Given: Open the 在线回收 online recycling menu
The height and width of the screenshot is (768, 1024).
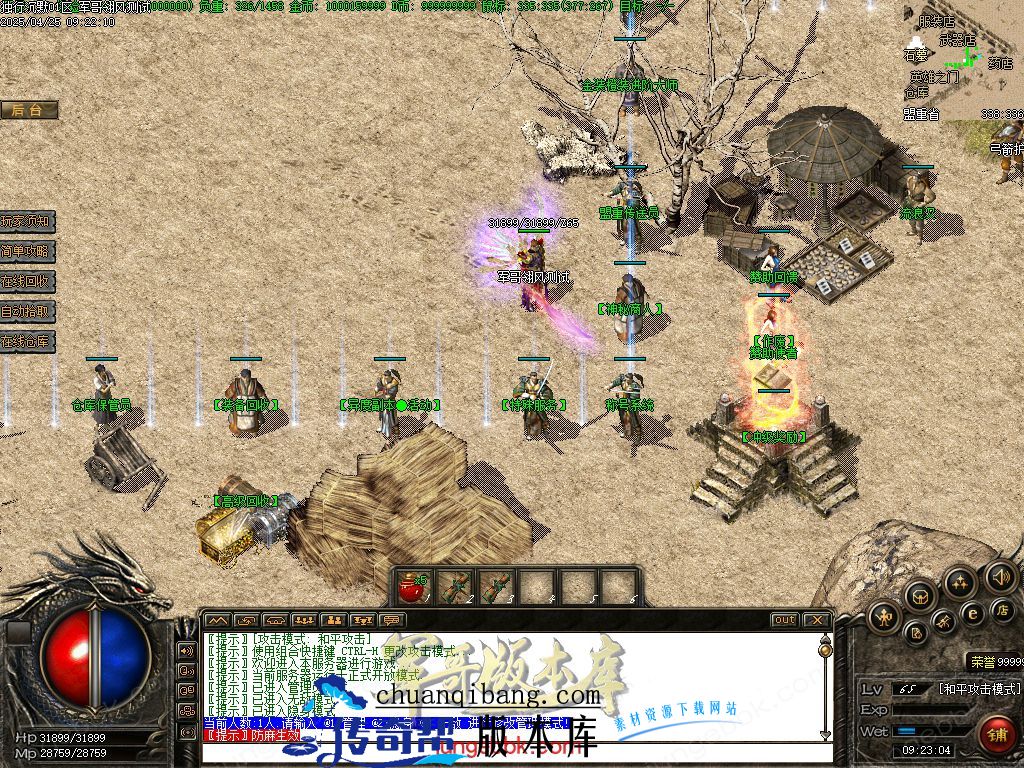Looking at the screenshot, I should [x=27, y=281].
